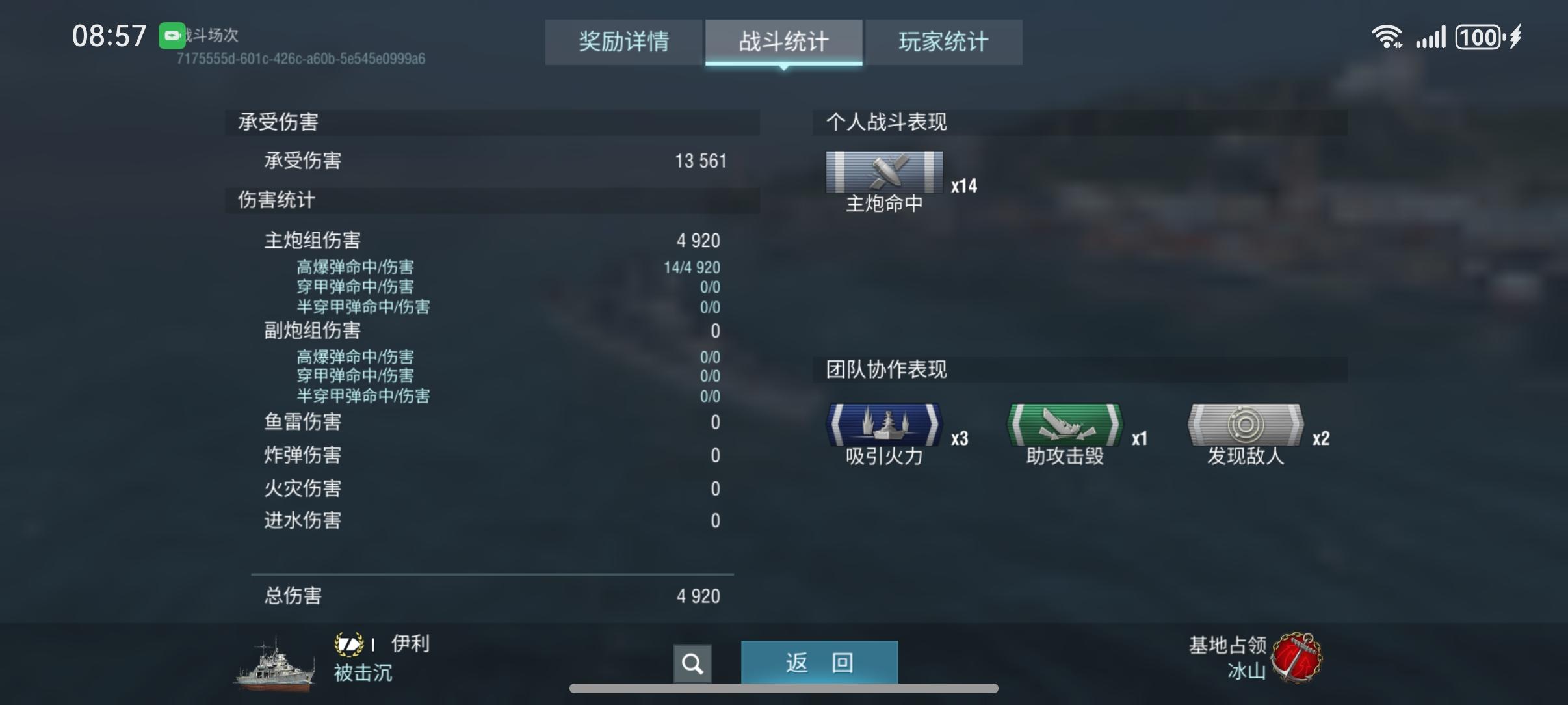This screenshot has height=705, width=1568.
Task: Click the magnifier search icon
Action: click(692, 663)
